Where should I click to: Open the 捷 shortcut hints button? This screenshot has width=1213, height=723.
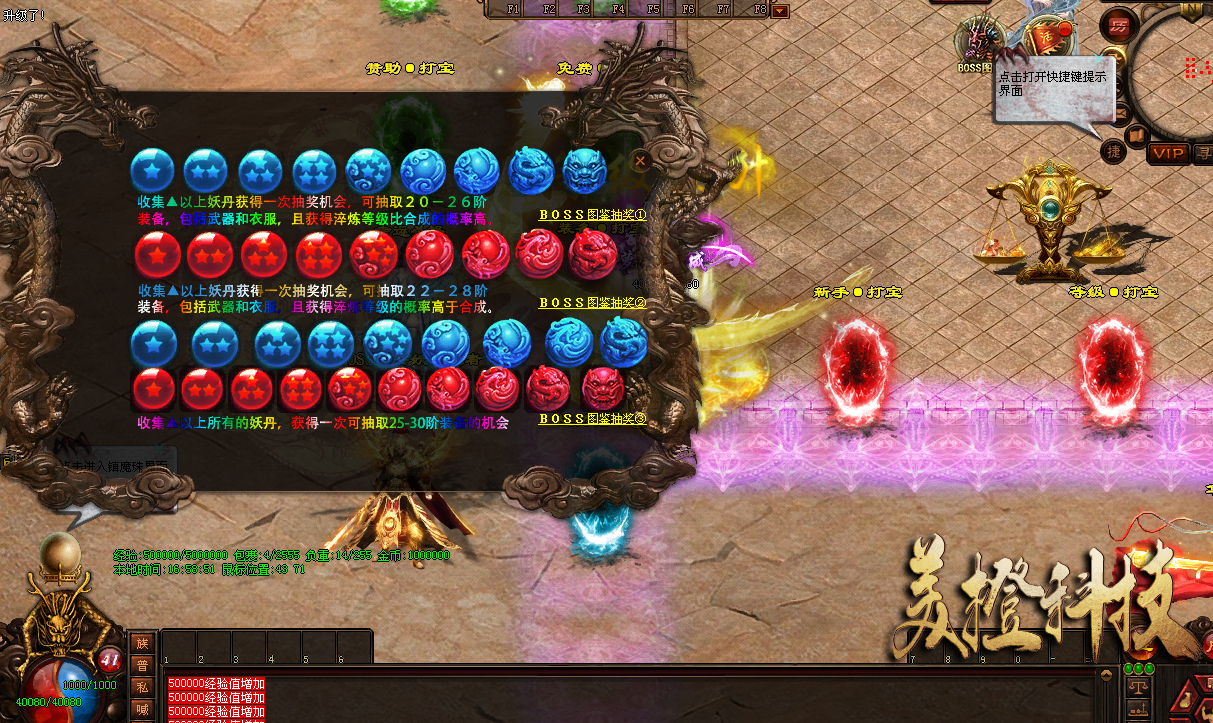click(1115, 151)
